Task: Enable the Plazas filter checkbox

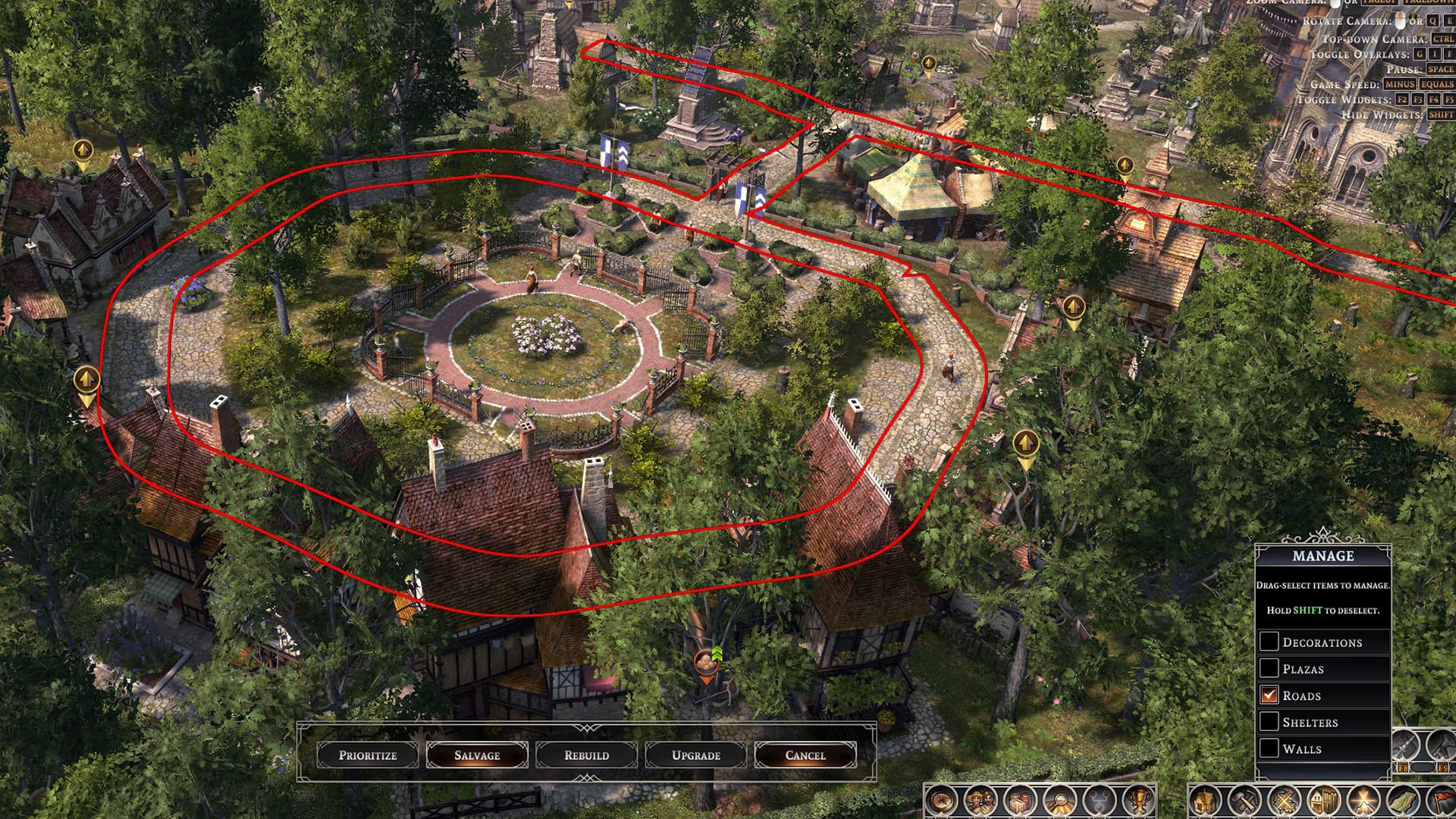Action: pyautogui.click(x=1269, y=668)
